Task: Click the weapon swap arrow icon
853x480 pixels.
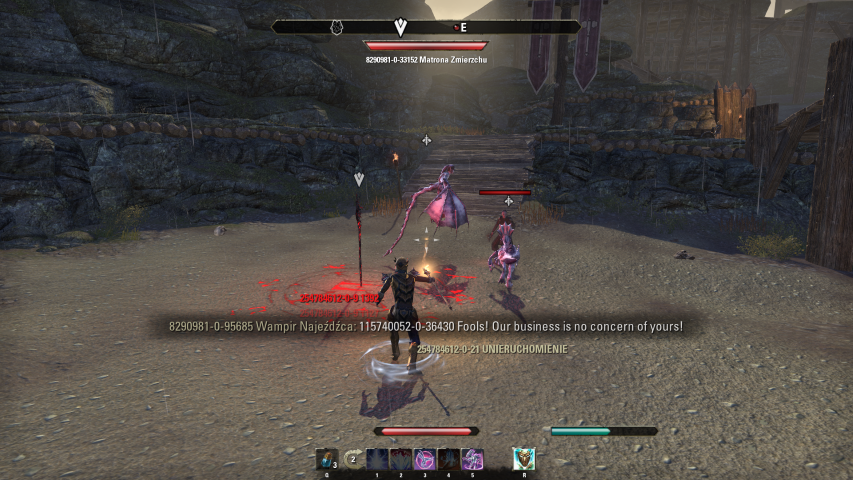Action: point(351,459)
